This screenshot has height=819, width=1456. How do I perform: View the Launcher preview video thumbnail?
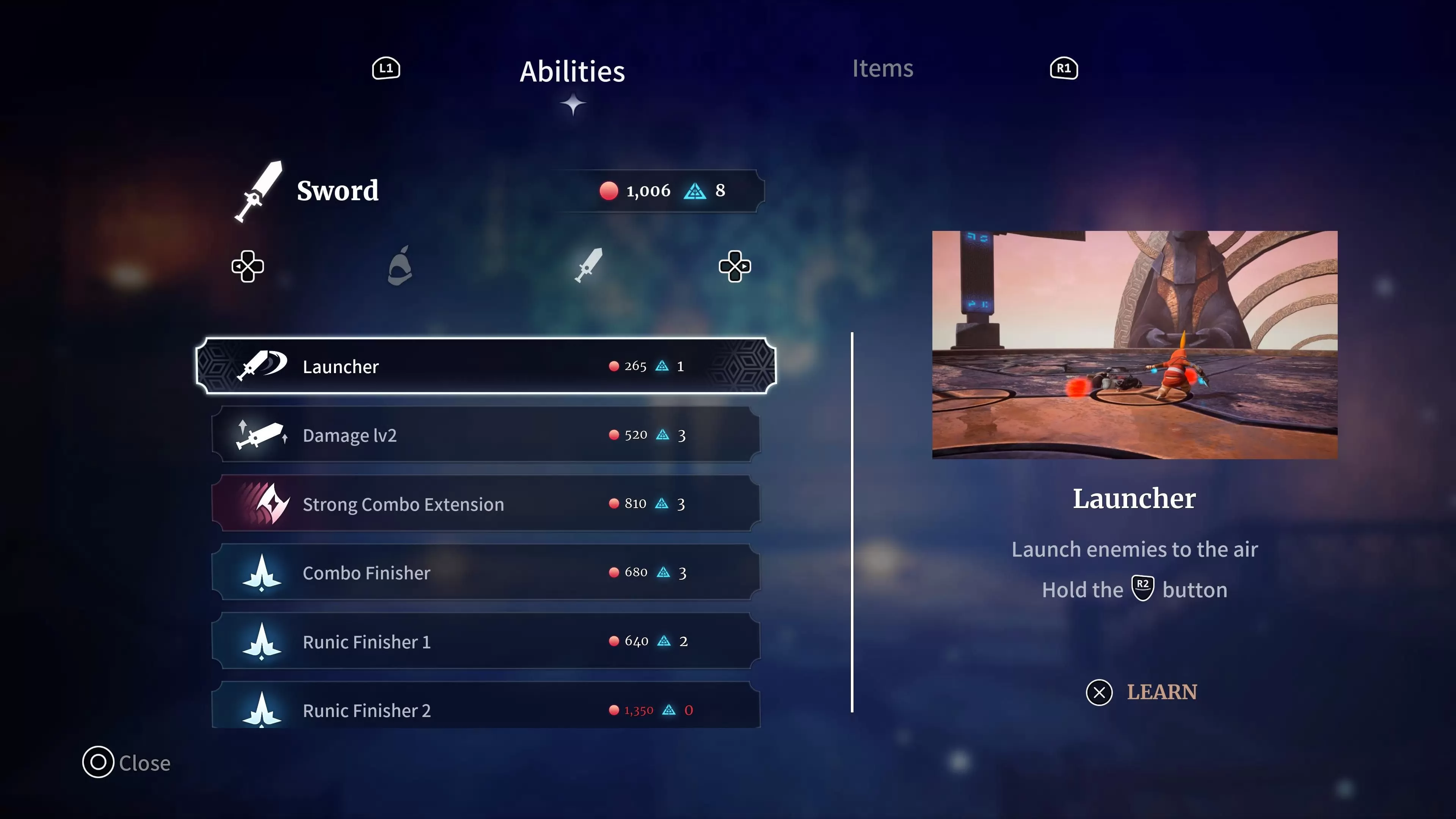pos(1134,344)
